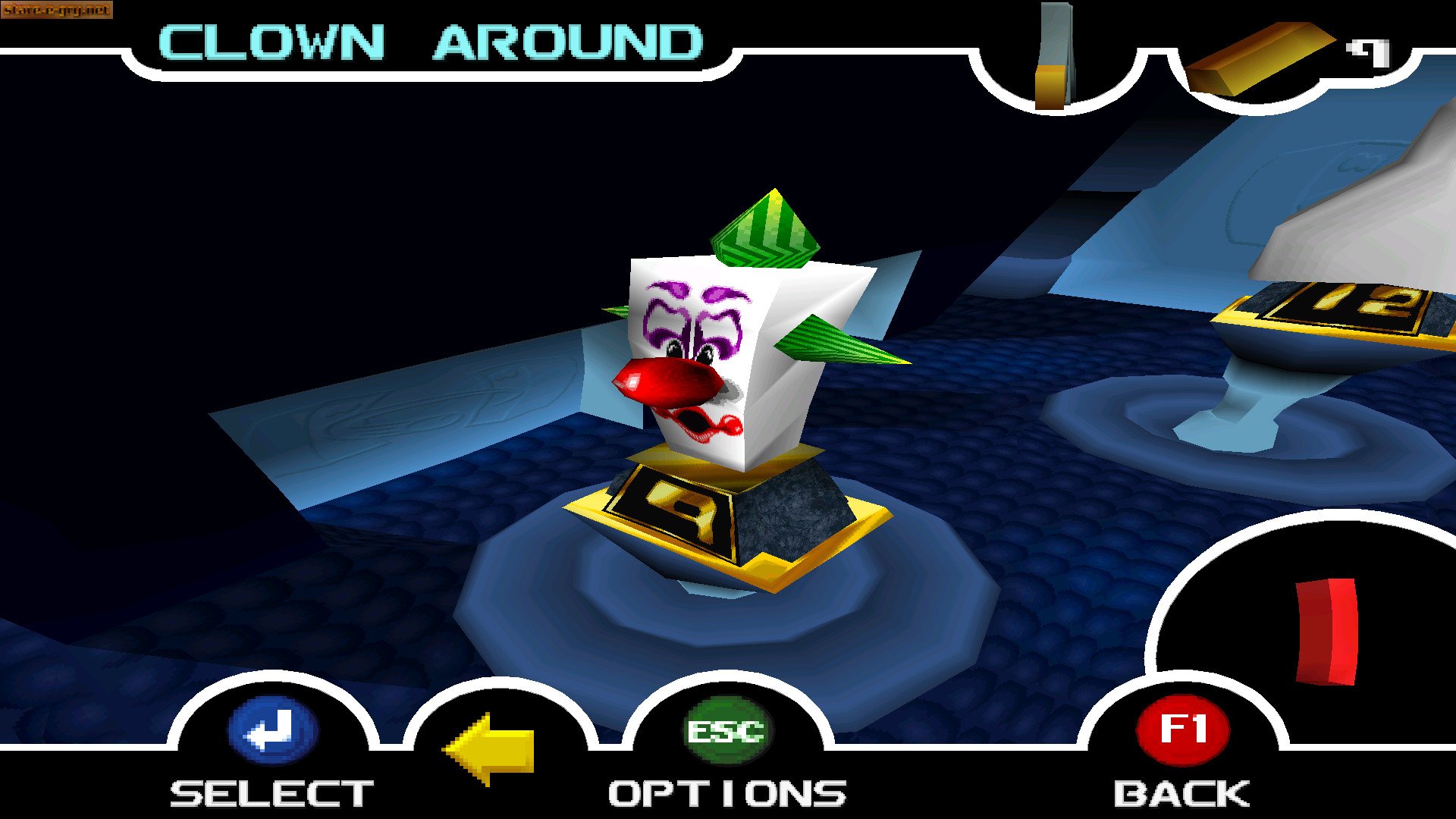Open the OPTIONS menu
Screen dimensions: 1456x819
pos(727,732)
